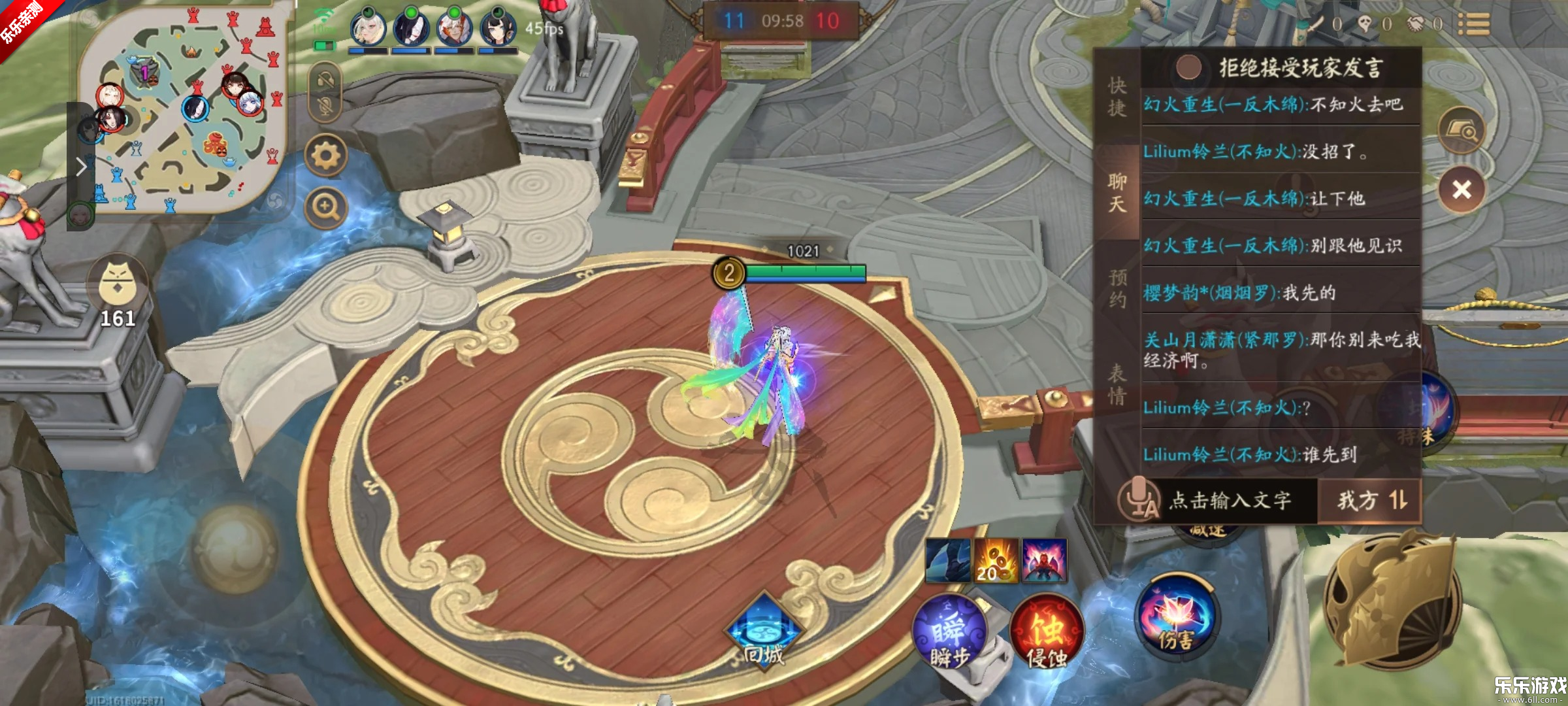Tap the voice-to-text microphone button
The width and height of the screenshot is (1568, 706).
click(1138, 501)
